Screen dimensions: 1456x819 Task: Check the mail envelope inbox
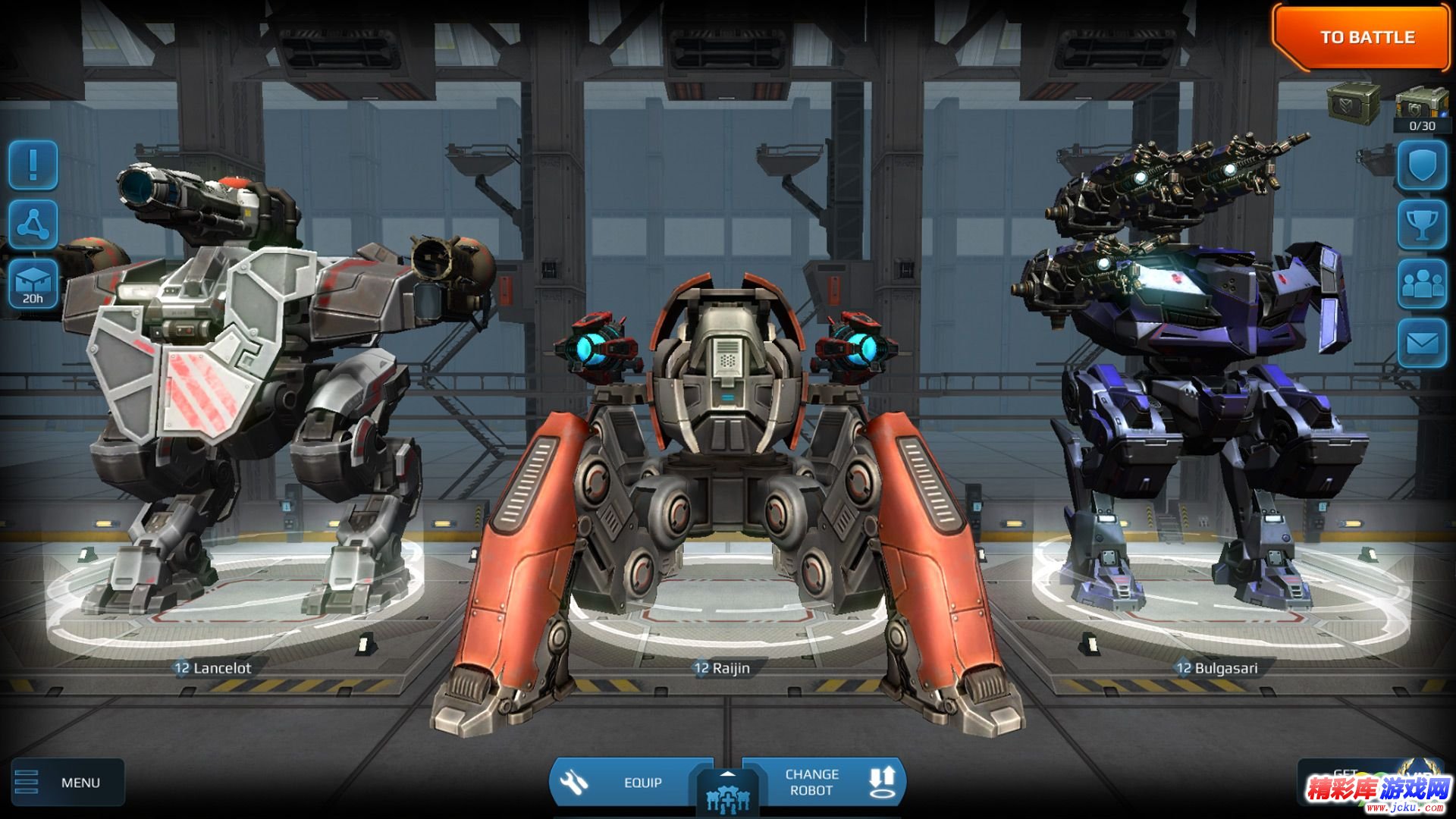coord(1422,344)
